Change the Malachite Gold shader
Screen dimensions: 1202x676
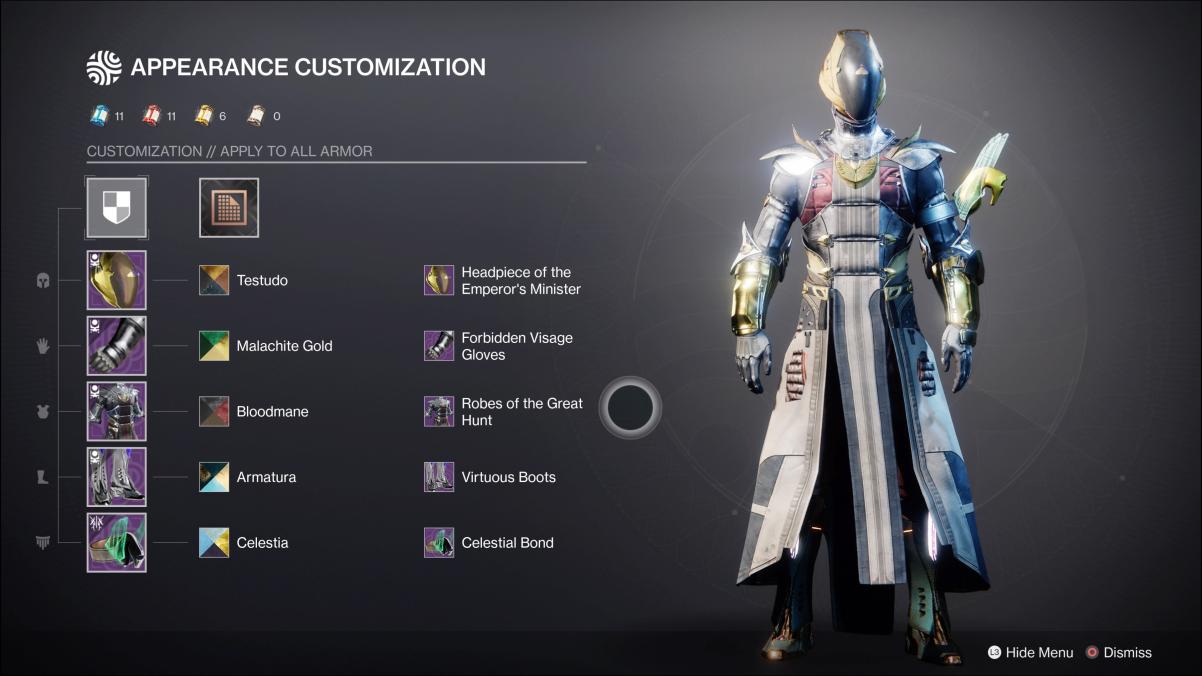click(x=214, y=346)
